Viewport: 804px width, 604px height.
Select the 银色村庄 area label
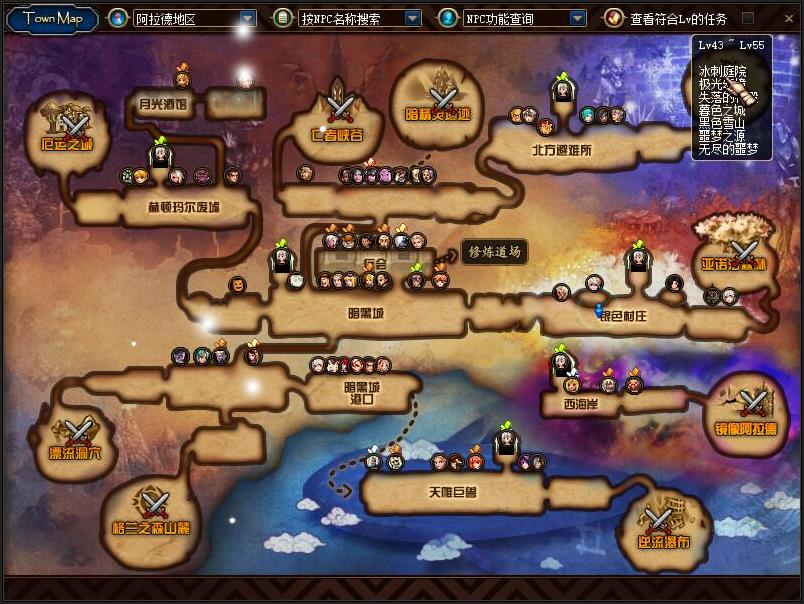[x=623, y=316]
